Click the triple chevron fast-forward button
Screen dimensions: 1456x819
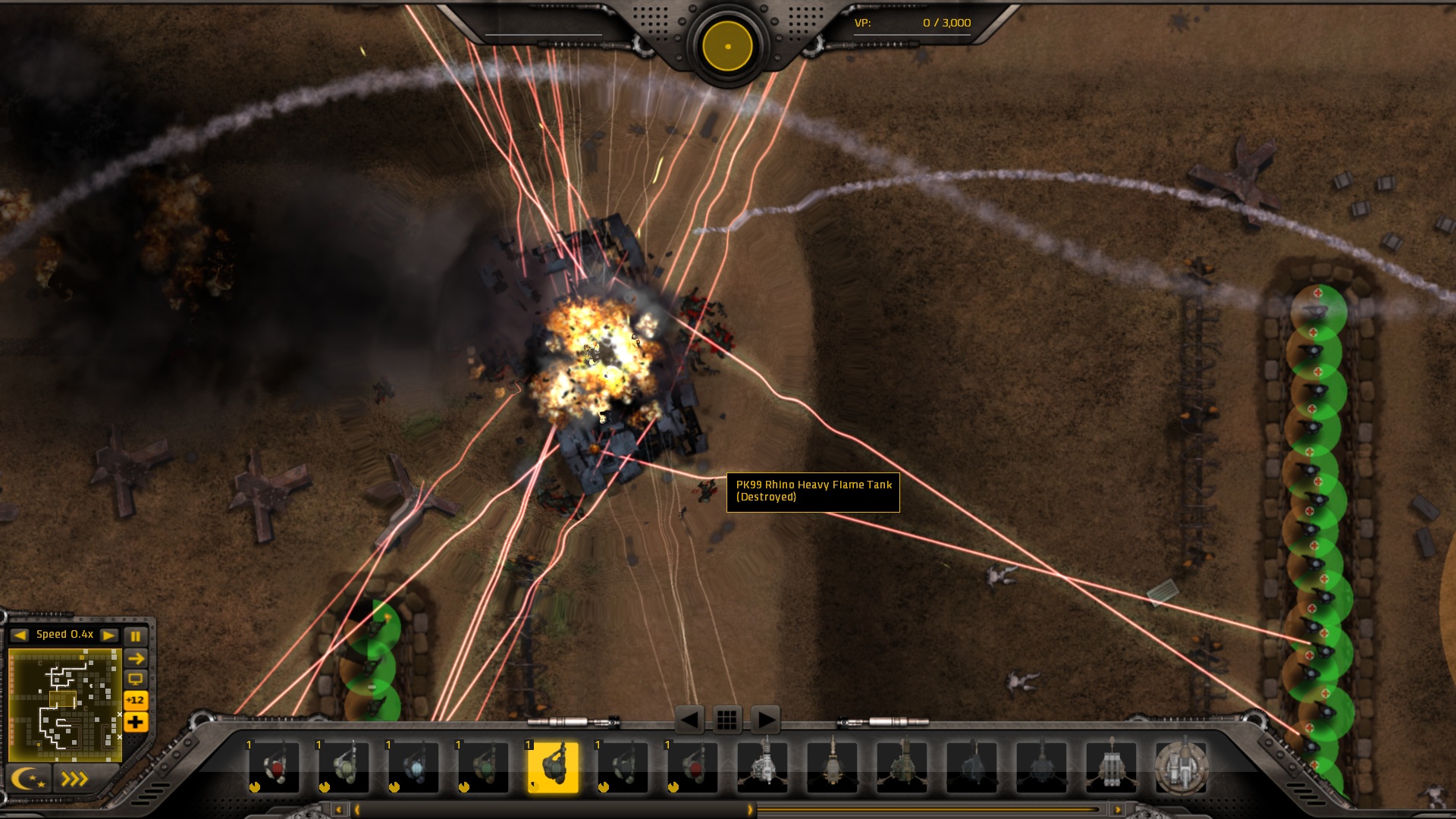pos(74,779)
